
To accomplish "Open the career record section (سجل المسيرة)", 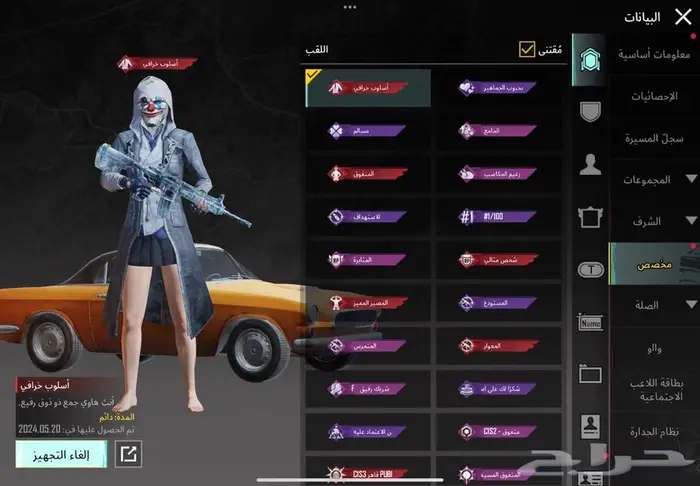I will [654, 138].
